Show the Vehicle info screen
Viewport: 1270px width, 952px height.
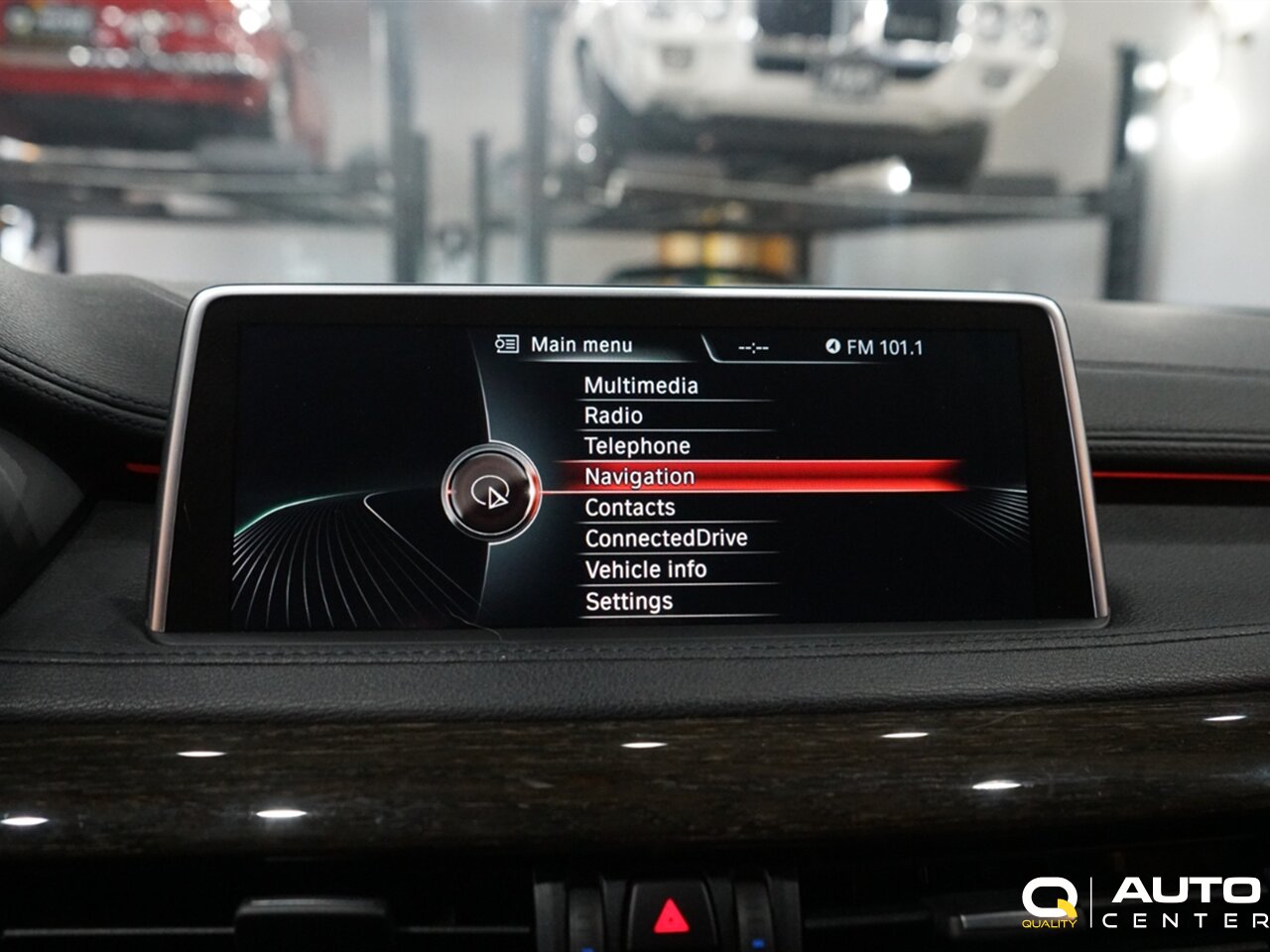646,569
